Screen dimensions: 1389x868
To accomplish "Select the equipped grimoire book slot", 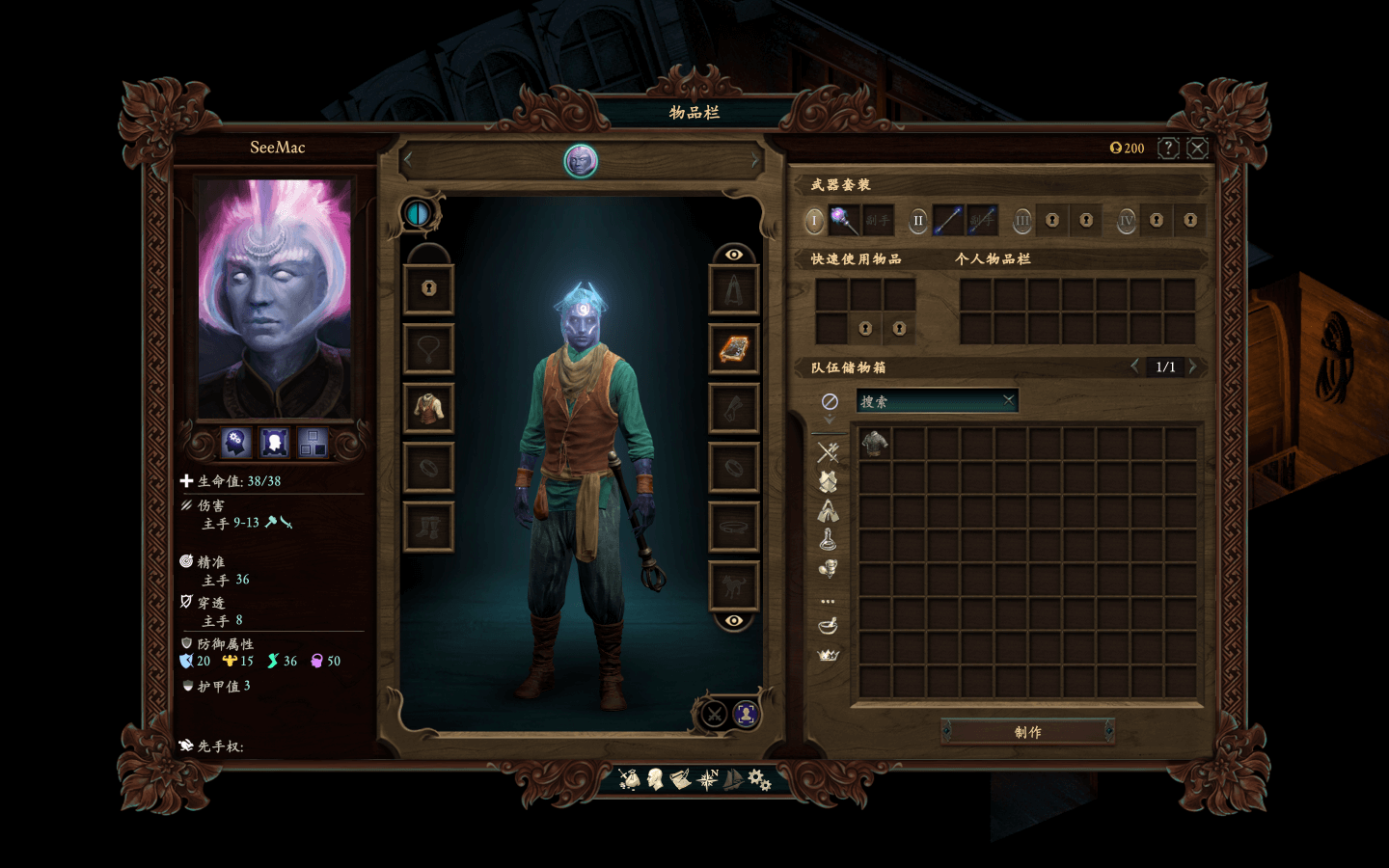I will pyautogui.click(x=733, y=348).
